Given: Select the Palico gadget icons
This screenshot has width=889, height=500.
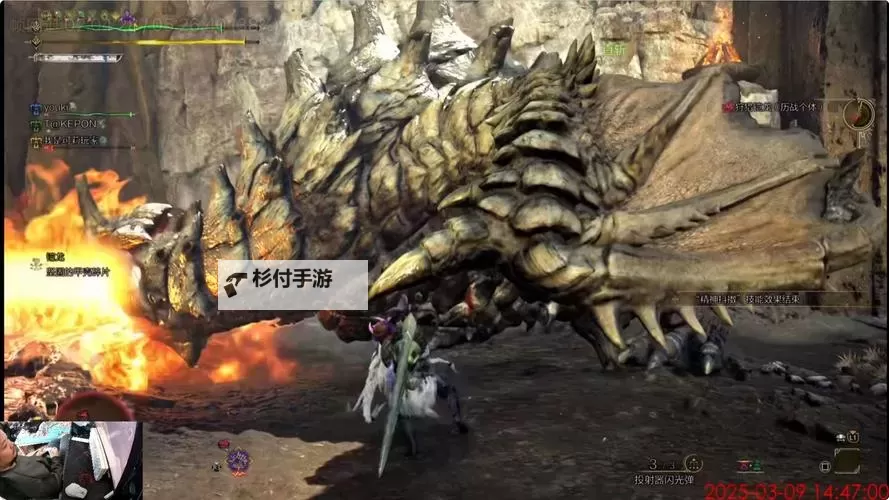Looking at the screenshot, I should (749, 466).
